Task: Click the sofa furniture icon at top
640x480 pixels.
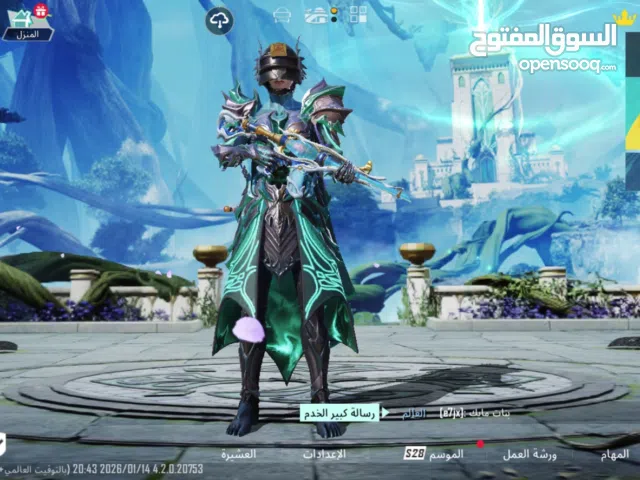Action: pyautogui.click(x=282, y=14)
